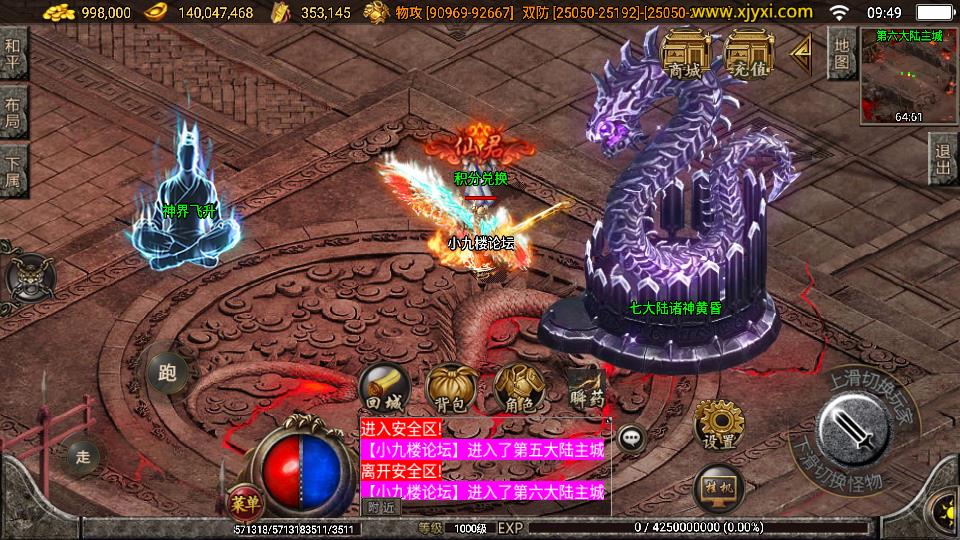Switch the 和平 attack mode
The image size is (960, 540).
13,54
